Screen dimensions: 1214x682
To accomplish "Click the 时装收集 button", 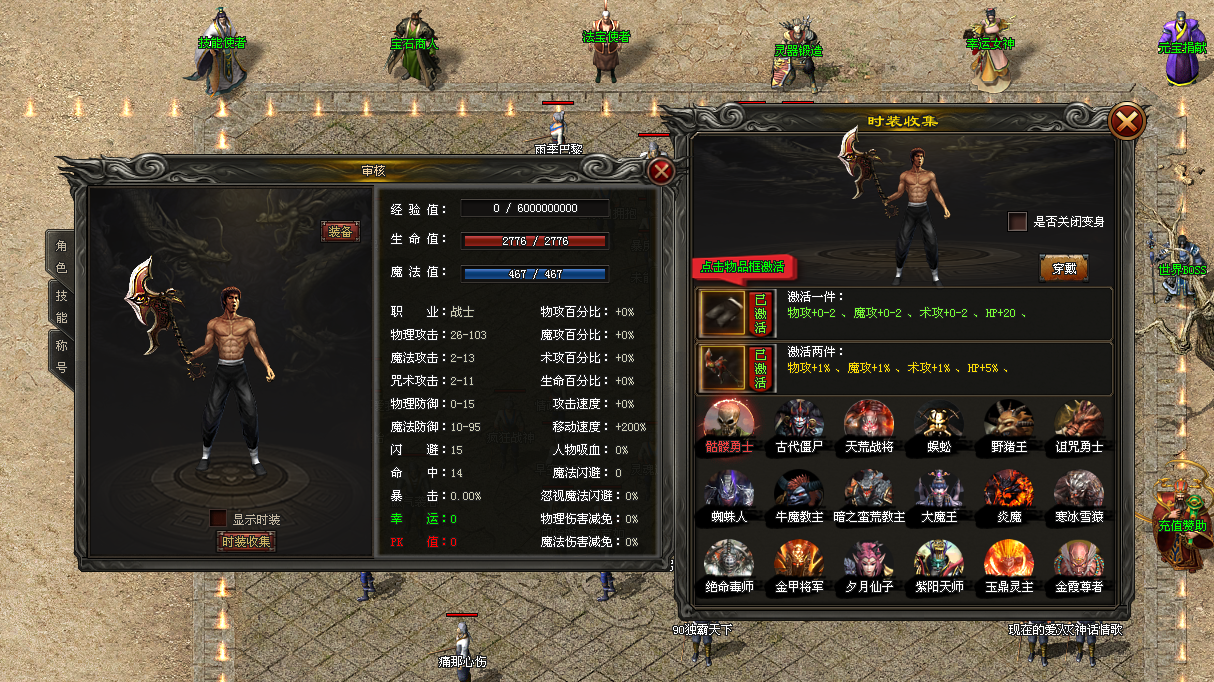I will [246, 541].
